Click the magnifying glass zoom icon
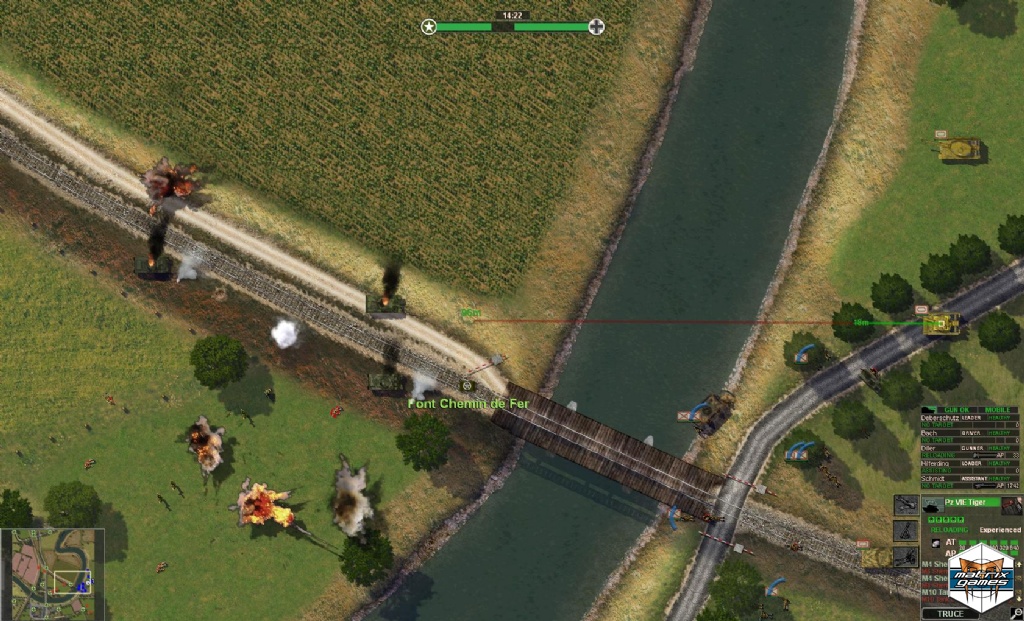Image resolution: width=1024 pixels, height=621 pixels. coord(1016,612)
